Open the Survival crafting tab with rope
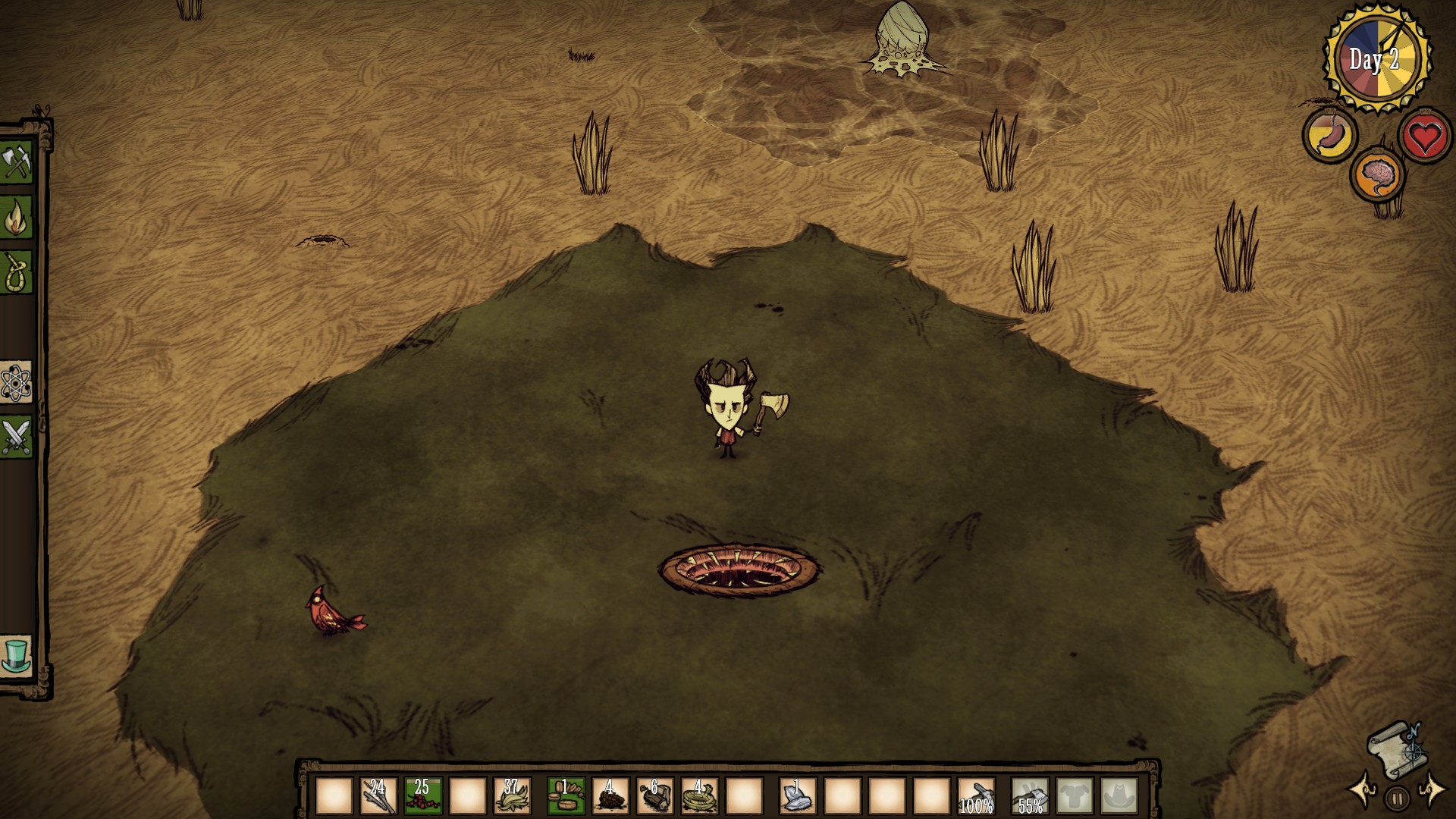The height and width of the screenshot is (819, 1456). pyautogui.click(x=17, y=272)
